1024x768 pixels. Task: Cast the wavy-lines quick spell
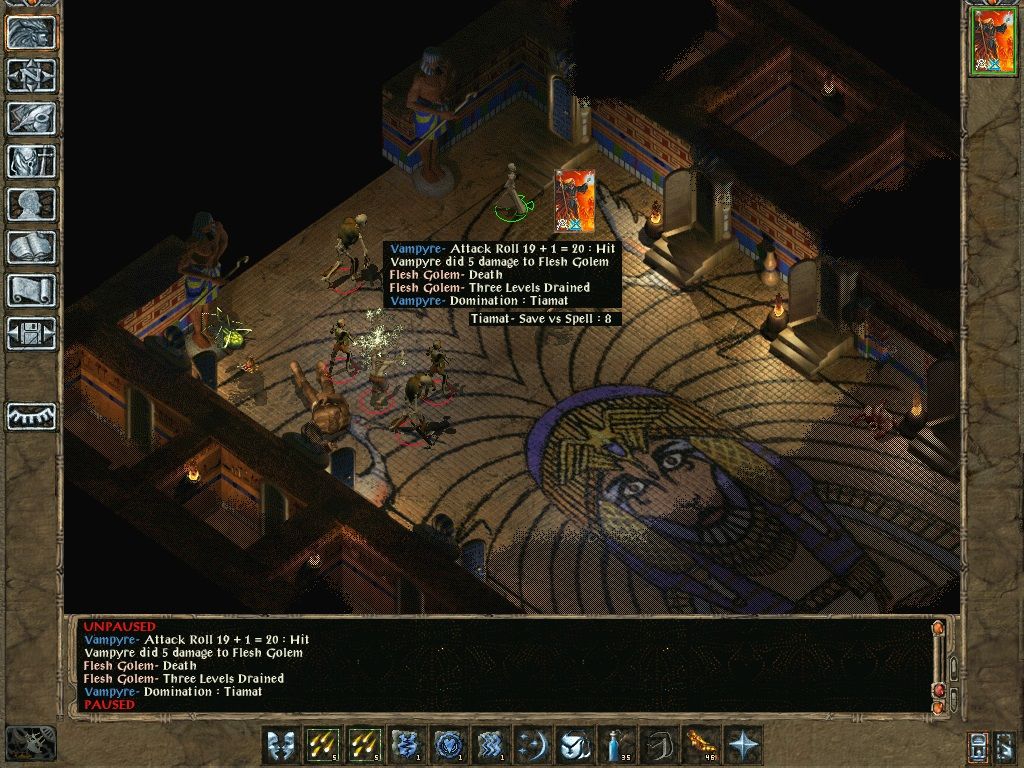[491, 745]
